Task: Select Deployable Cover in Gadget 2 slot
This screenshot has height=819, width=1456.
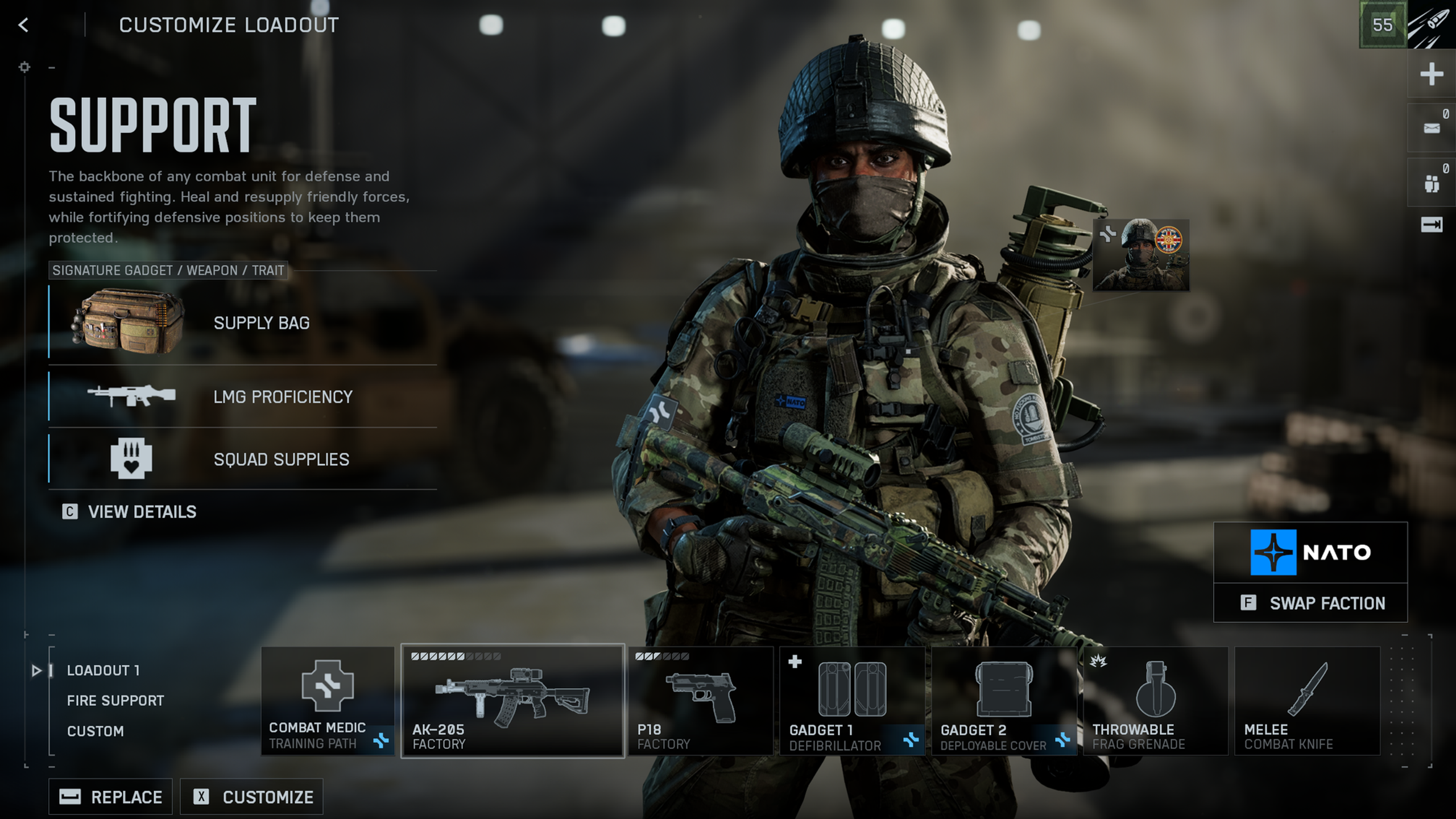Action: coord(1004,701)
